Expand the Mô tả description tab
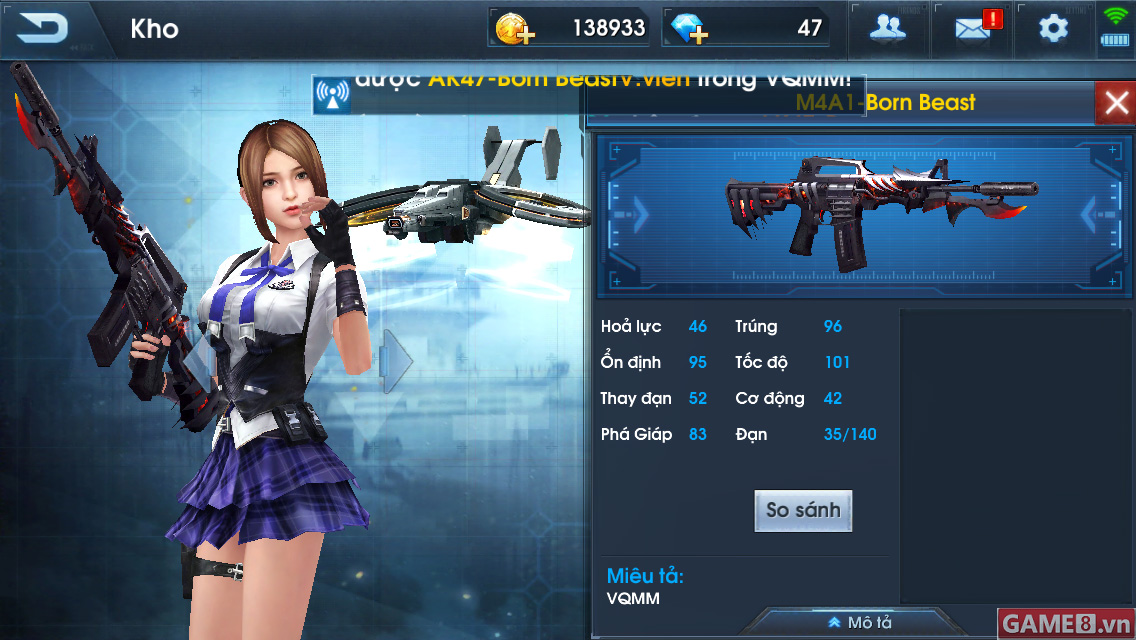Viewport: 1136px width, 640px height. [x=860, y=623]
